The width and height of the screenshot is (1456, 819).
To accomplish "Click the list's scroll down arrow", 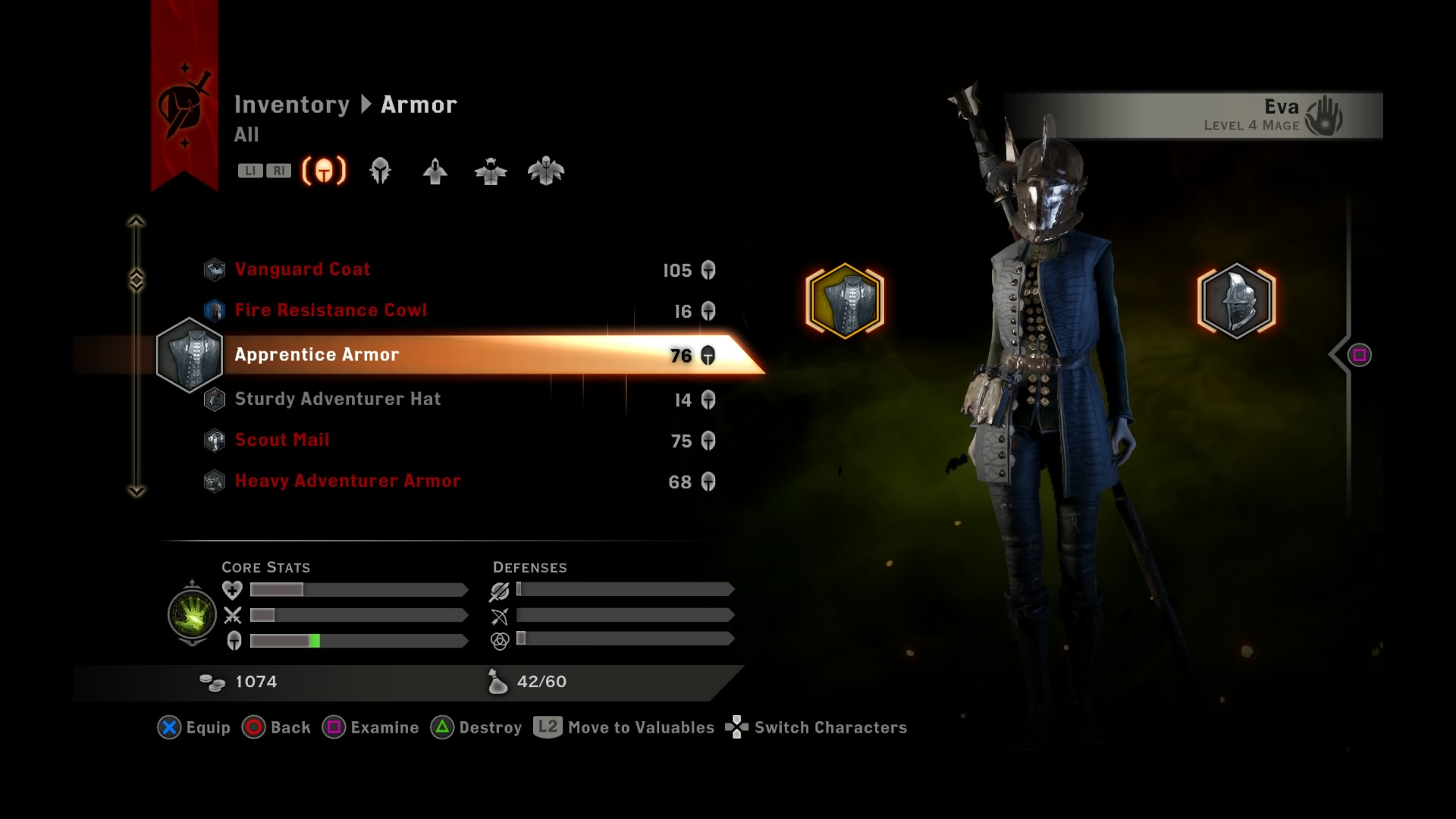I will [x=136, y=491].
